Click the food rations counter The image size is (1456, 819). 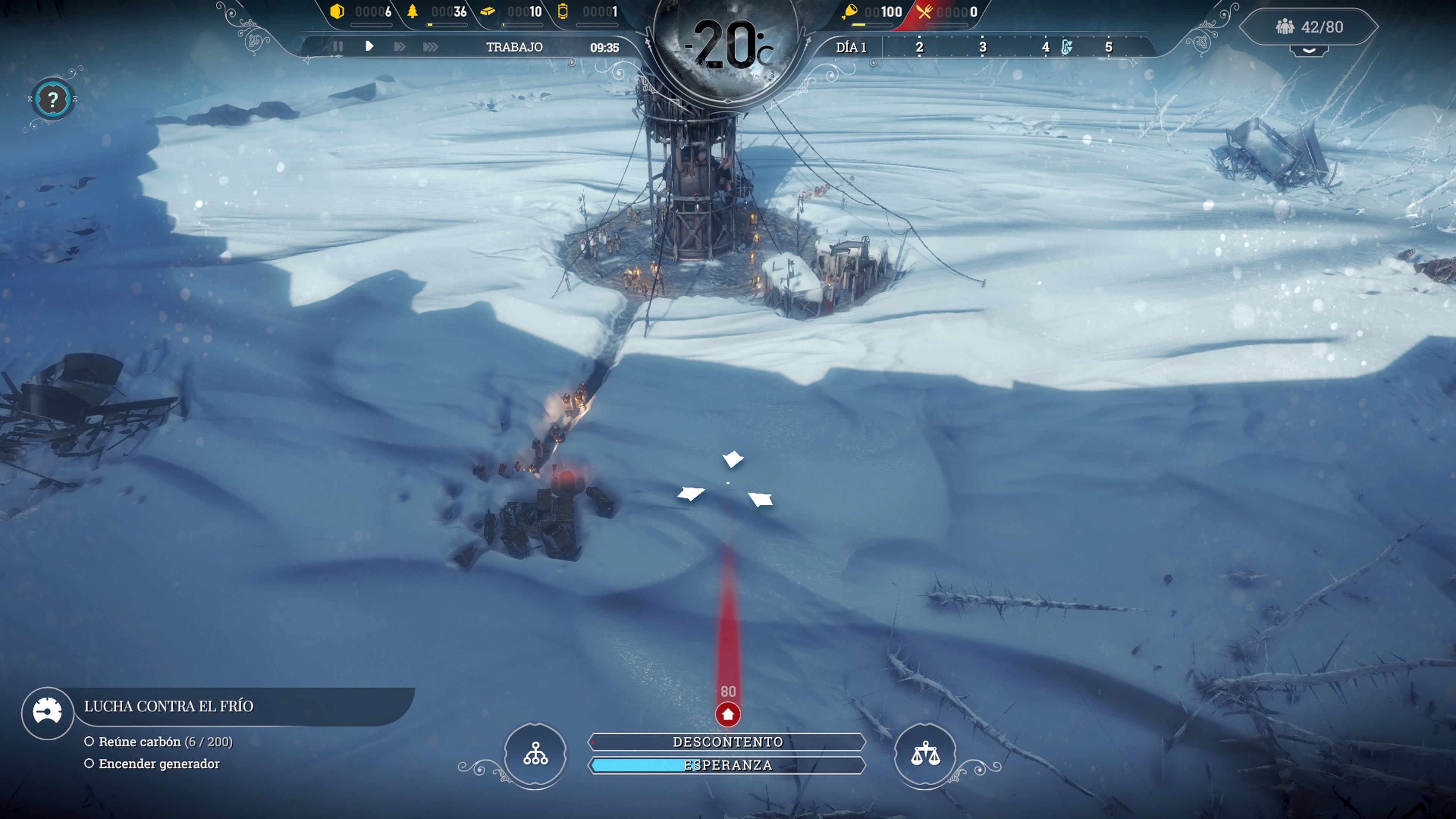pos(947,12)
